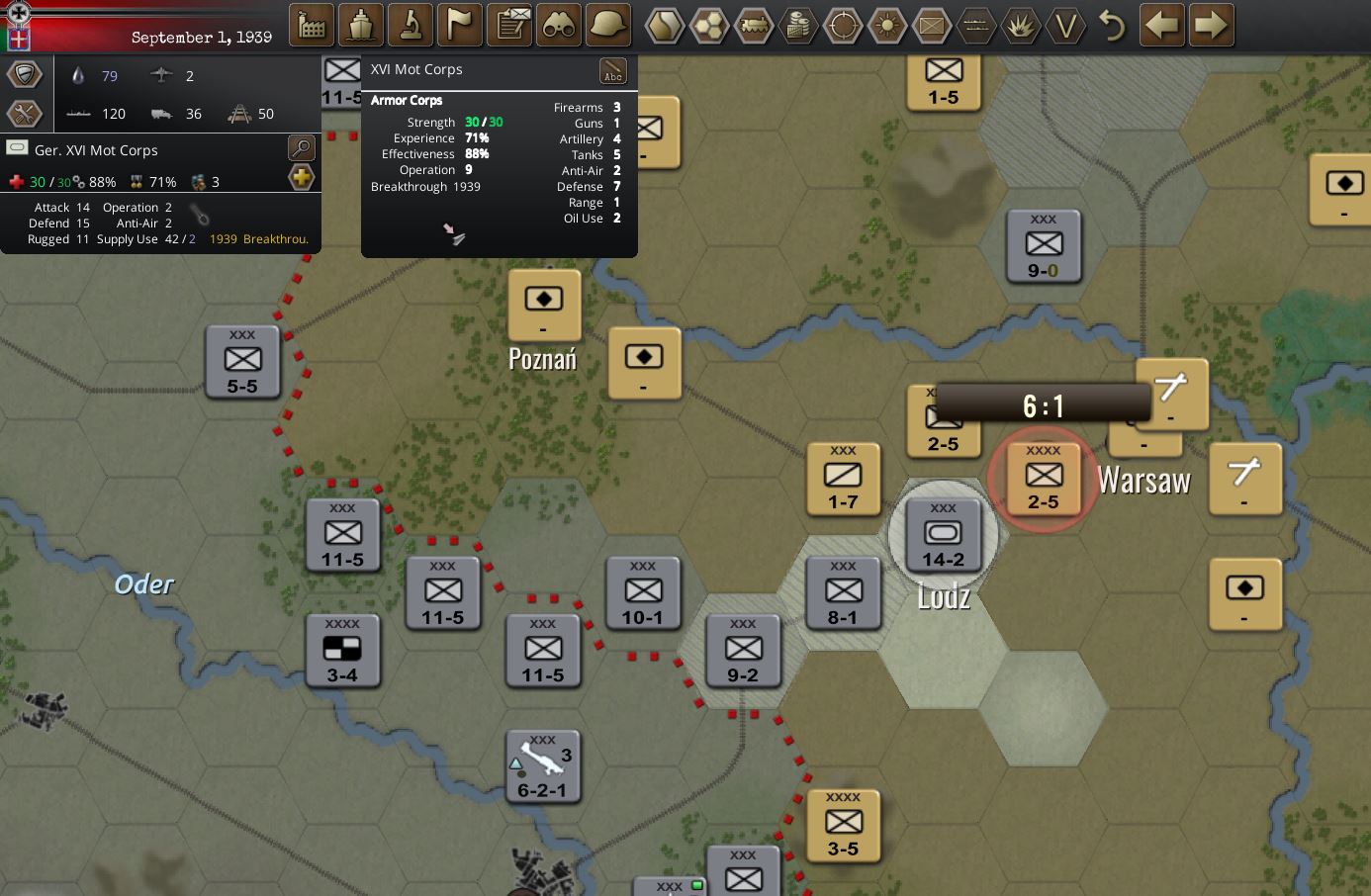Click the explosion combat results icon
The width and height of the screenshot is (1371, 896).
(x=1021, y=27)
